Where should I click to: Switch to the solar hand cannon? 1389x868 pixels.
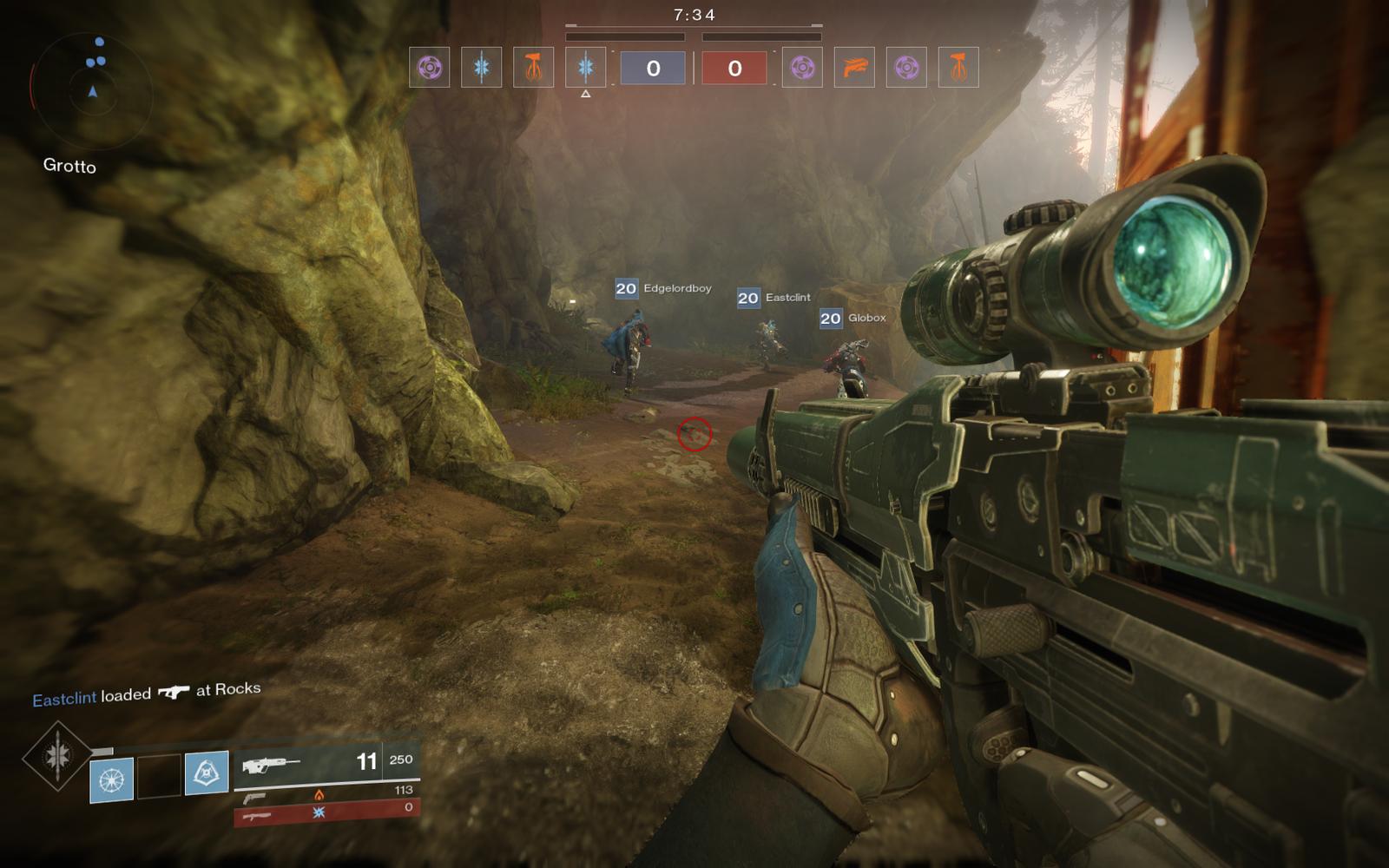pyautogui.click(x=326, y=795)
